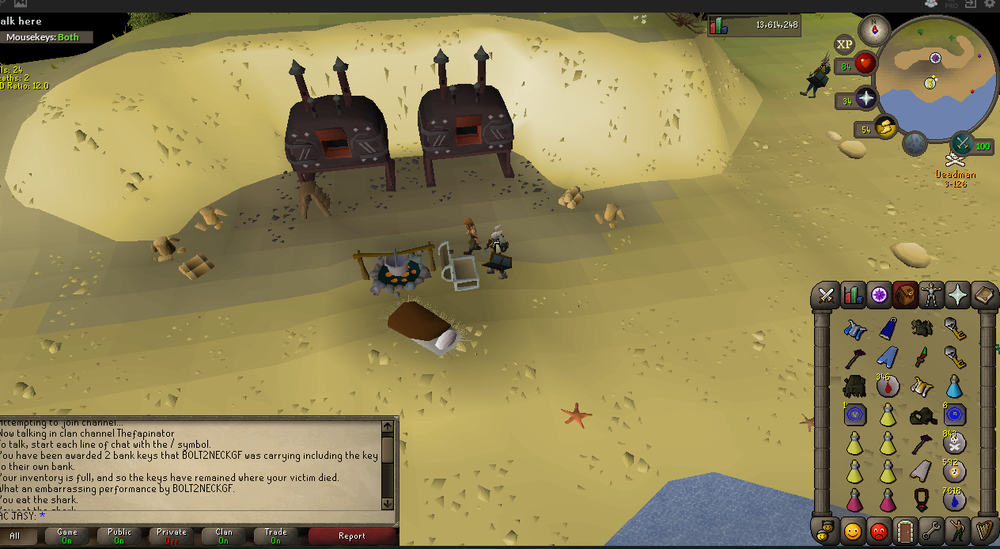
Task: Switch to the Skills tab
Action: pos(853,295)
